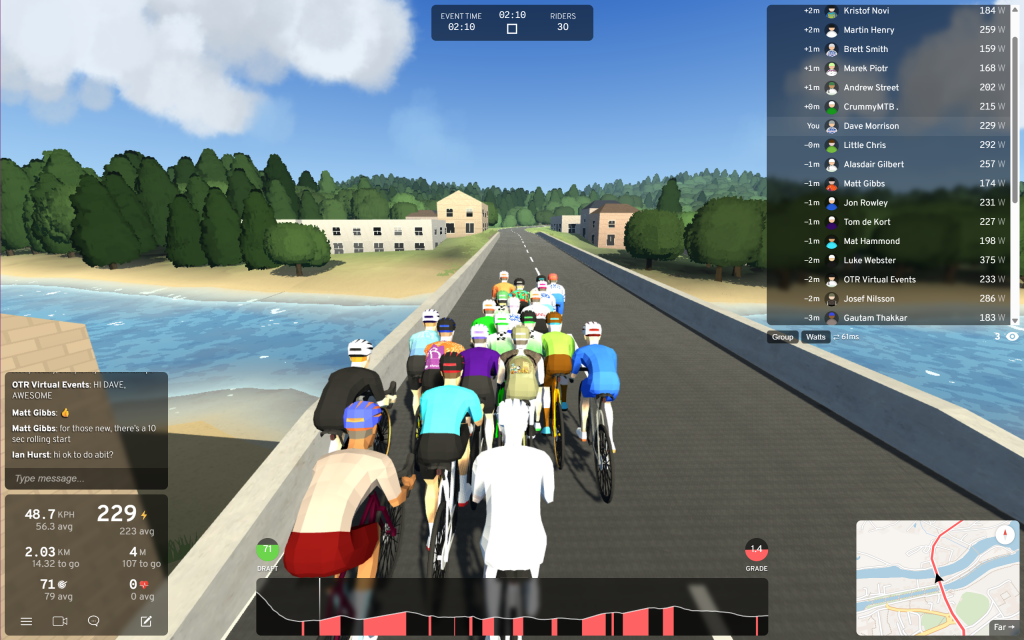Toggle the Watts display button
1024x640 pixels.
click(x=816, y=337)
